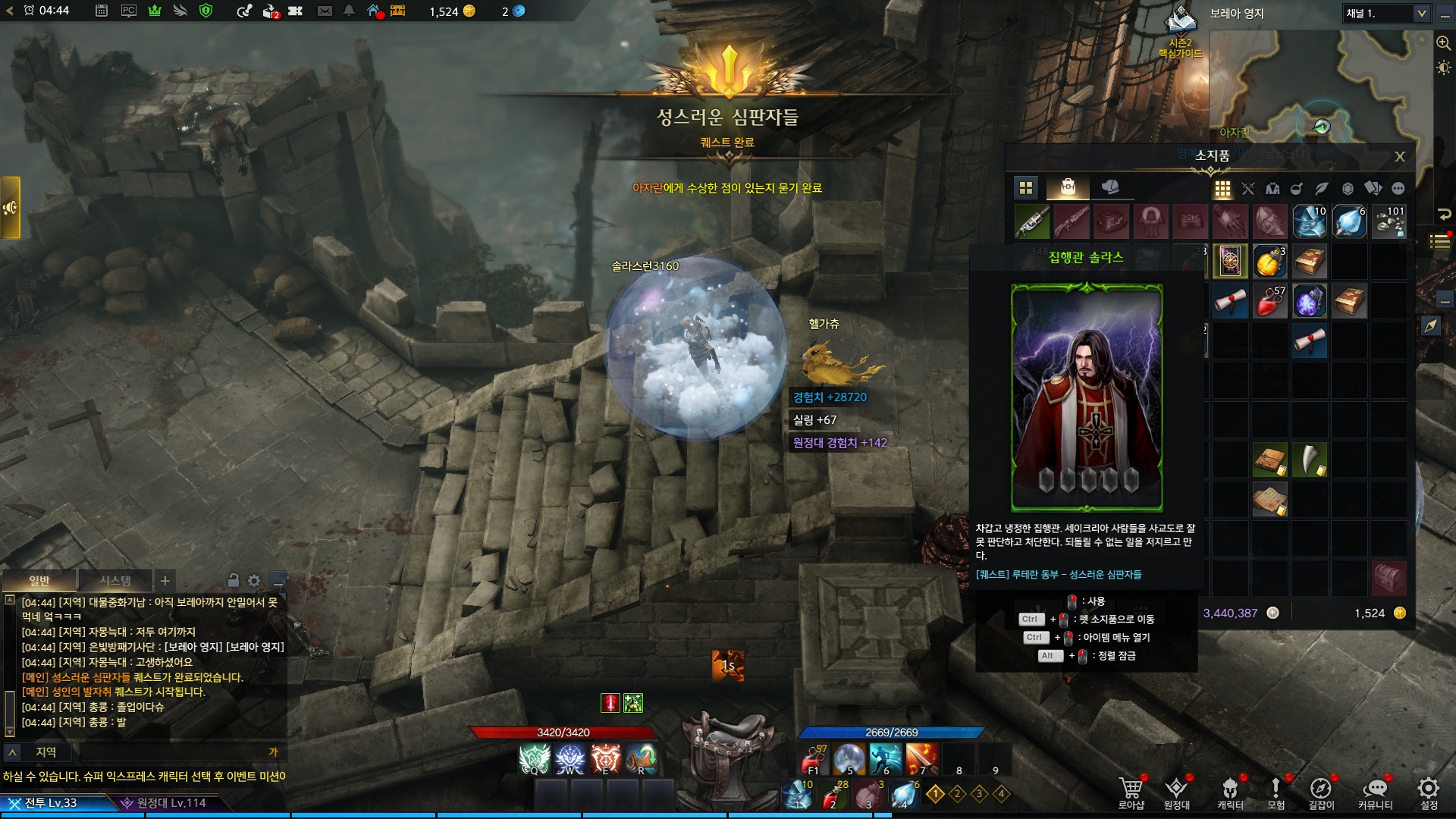Select the 집행관 솔라스 card item slot
This screenshot has height=819, width=1456.
point(1230,262)
